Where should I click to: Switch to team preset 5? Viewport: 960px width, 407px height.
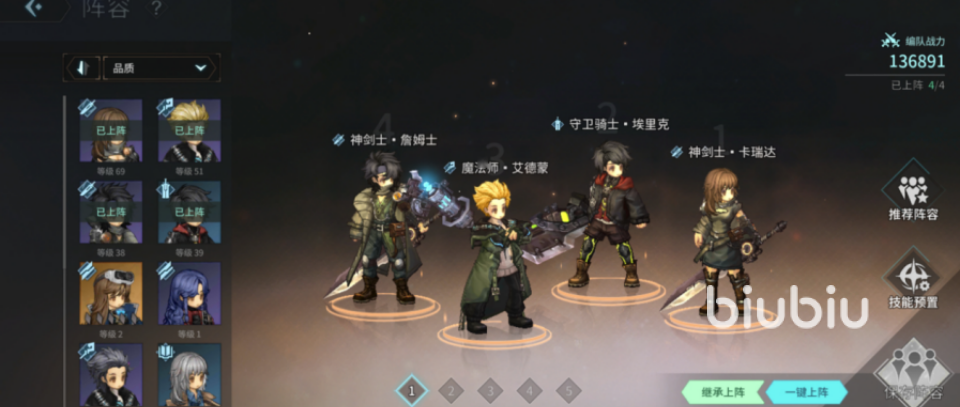[568, 391]
